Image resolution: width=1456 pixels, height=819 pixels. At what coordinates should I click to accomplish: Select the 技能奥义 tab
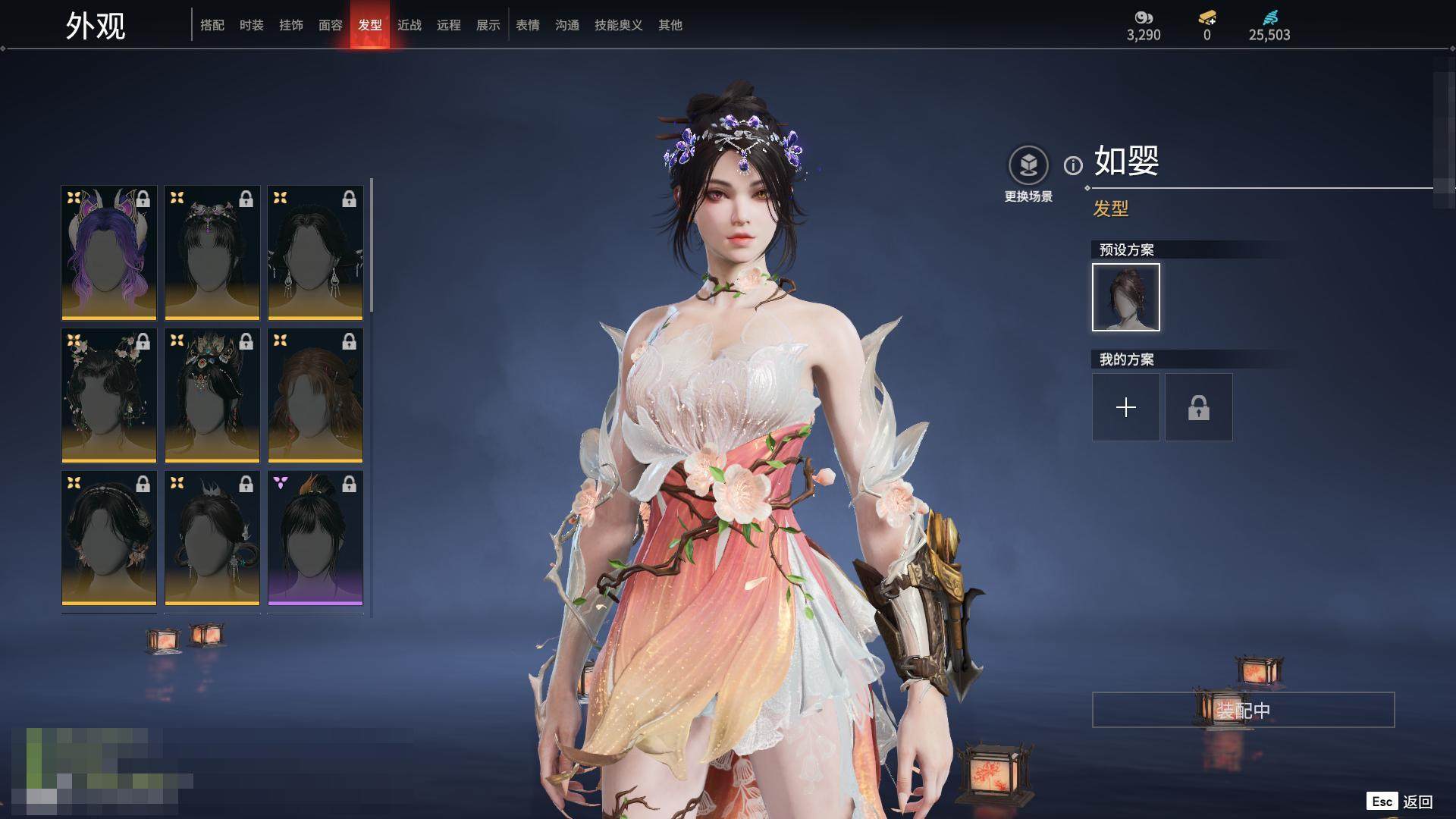pos(619,25)
